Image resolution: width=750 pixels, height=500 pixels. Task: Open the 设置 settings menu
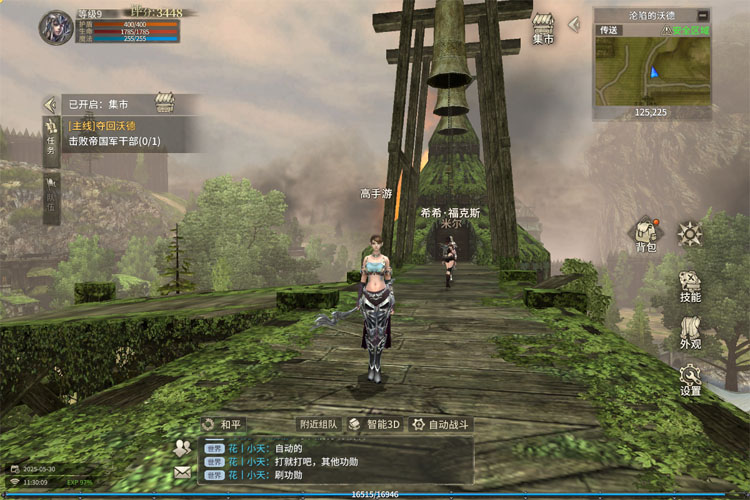[690, 380]
